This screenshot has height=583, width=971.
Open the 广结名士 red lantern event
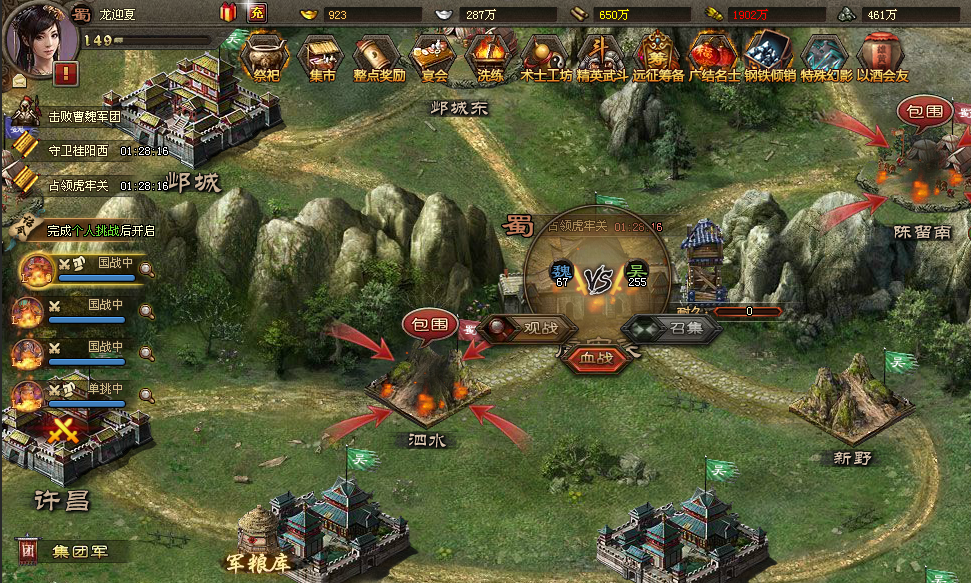(714, 55)
